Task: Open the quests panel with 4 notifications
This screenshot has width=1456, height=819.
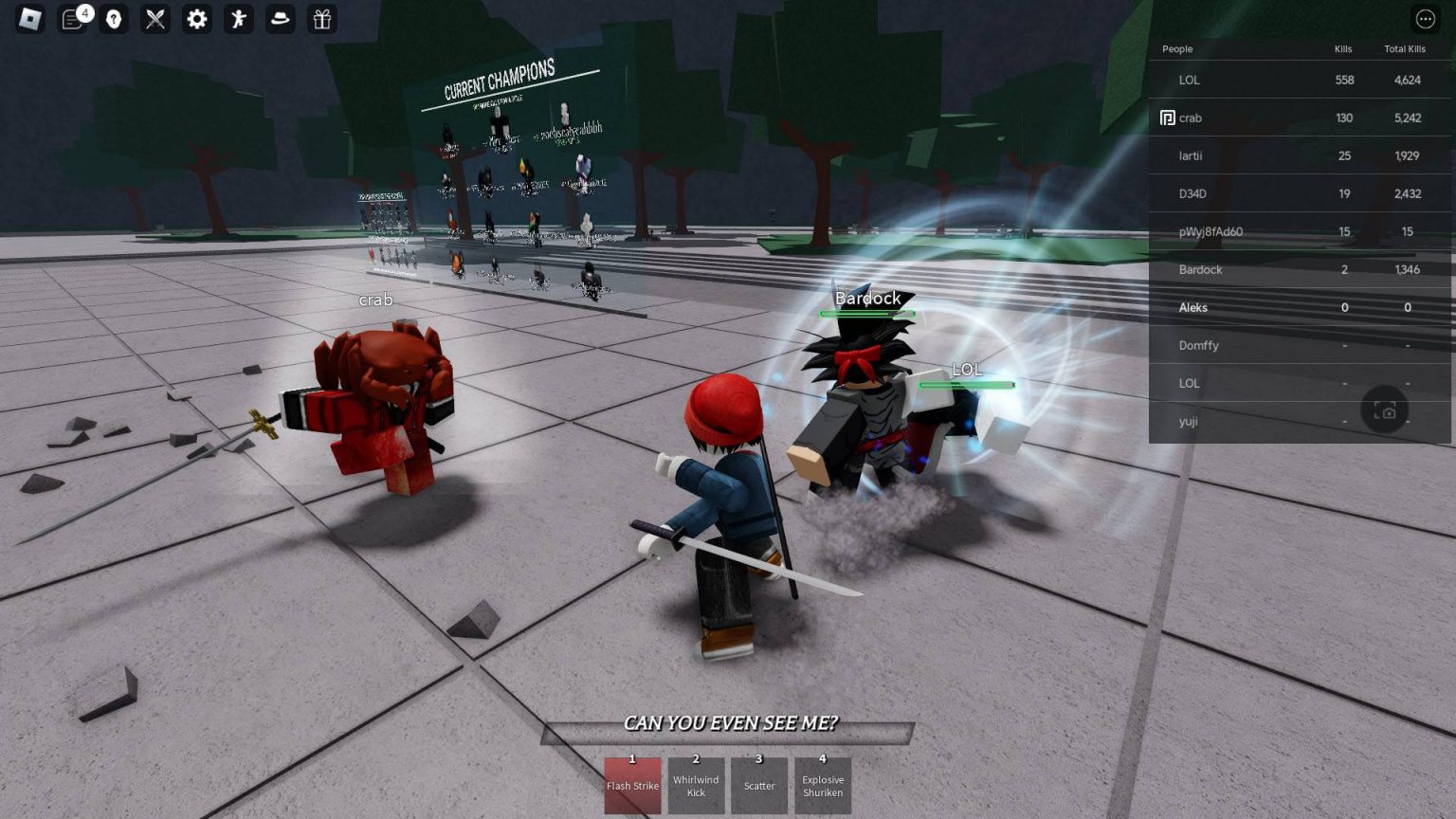Action: (69, 19)
